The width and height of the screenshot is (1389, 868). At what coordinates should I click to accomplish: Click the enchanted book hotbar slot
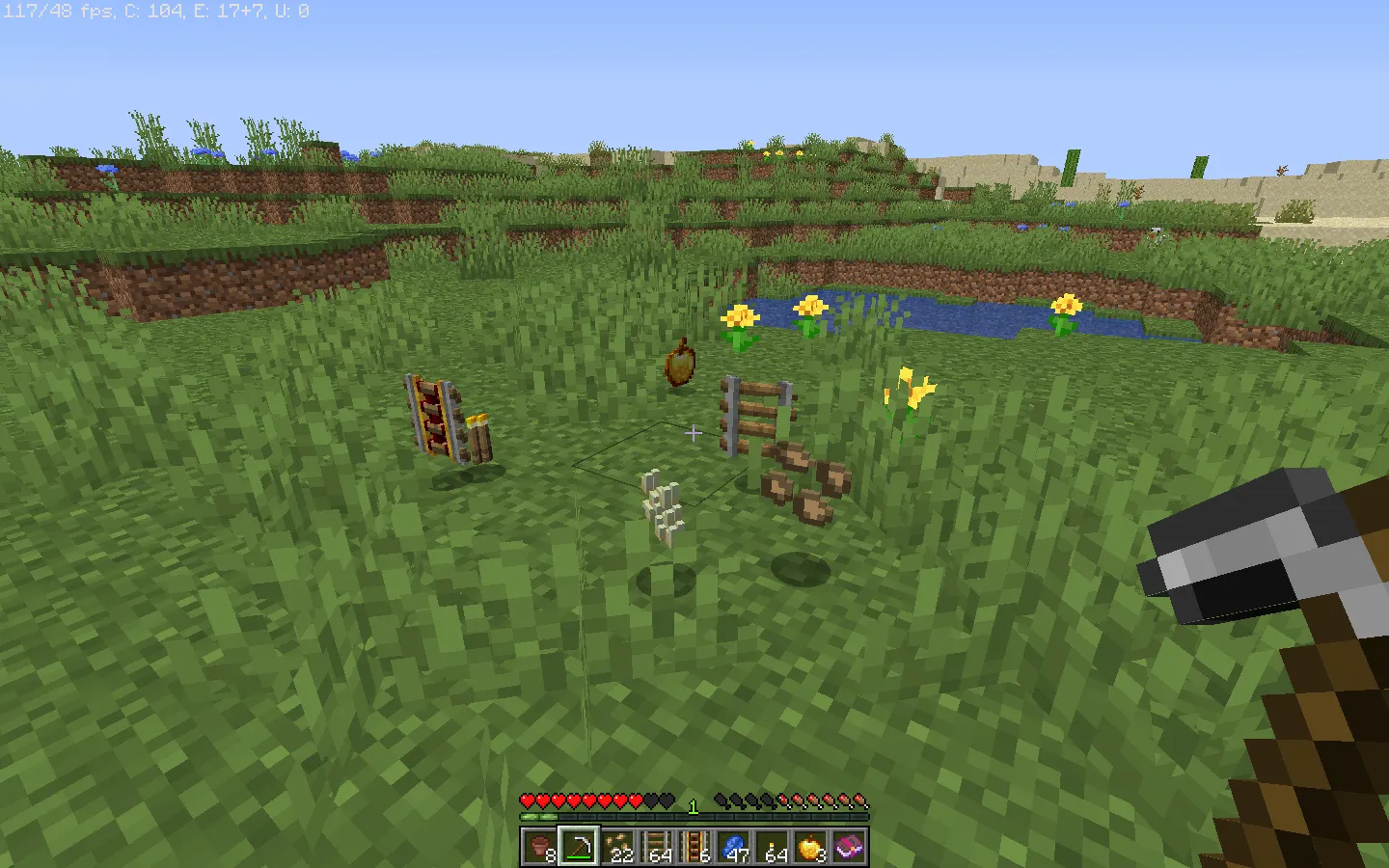849,848
